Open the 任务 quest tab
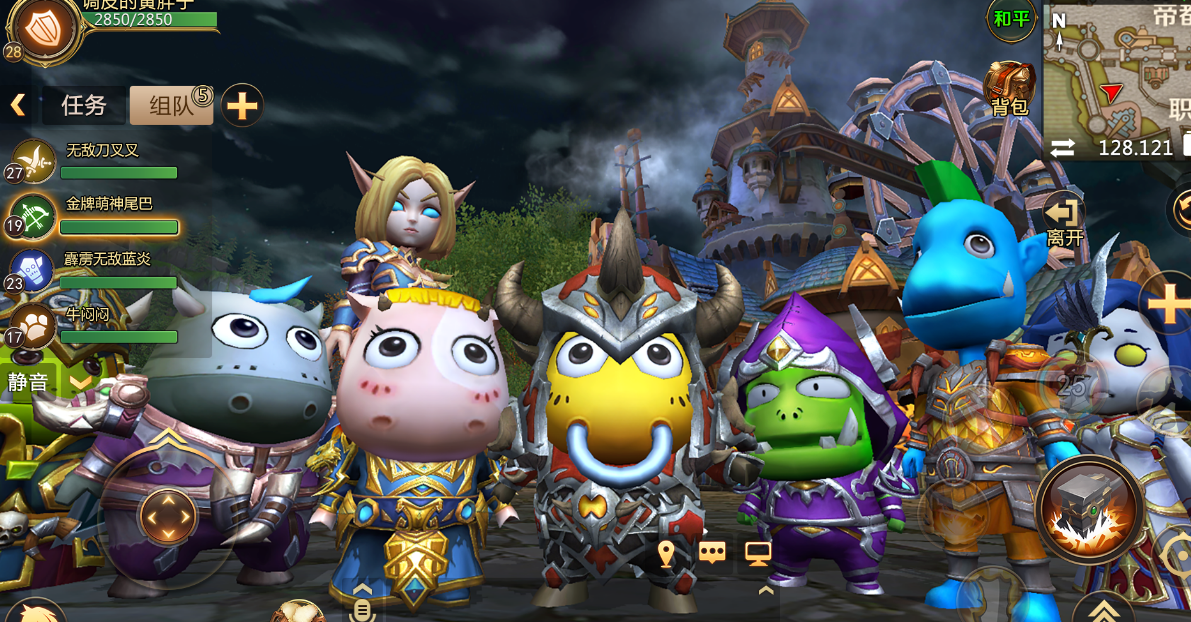This screenshot has width=1191, height=622. [x=84, y=105]
